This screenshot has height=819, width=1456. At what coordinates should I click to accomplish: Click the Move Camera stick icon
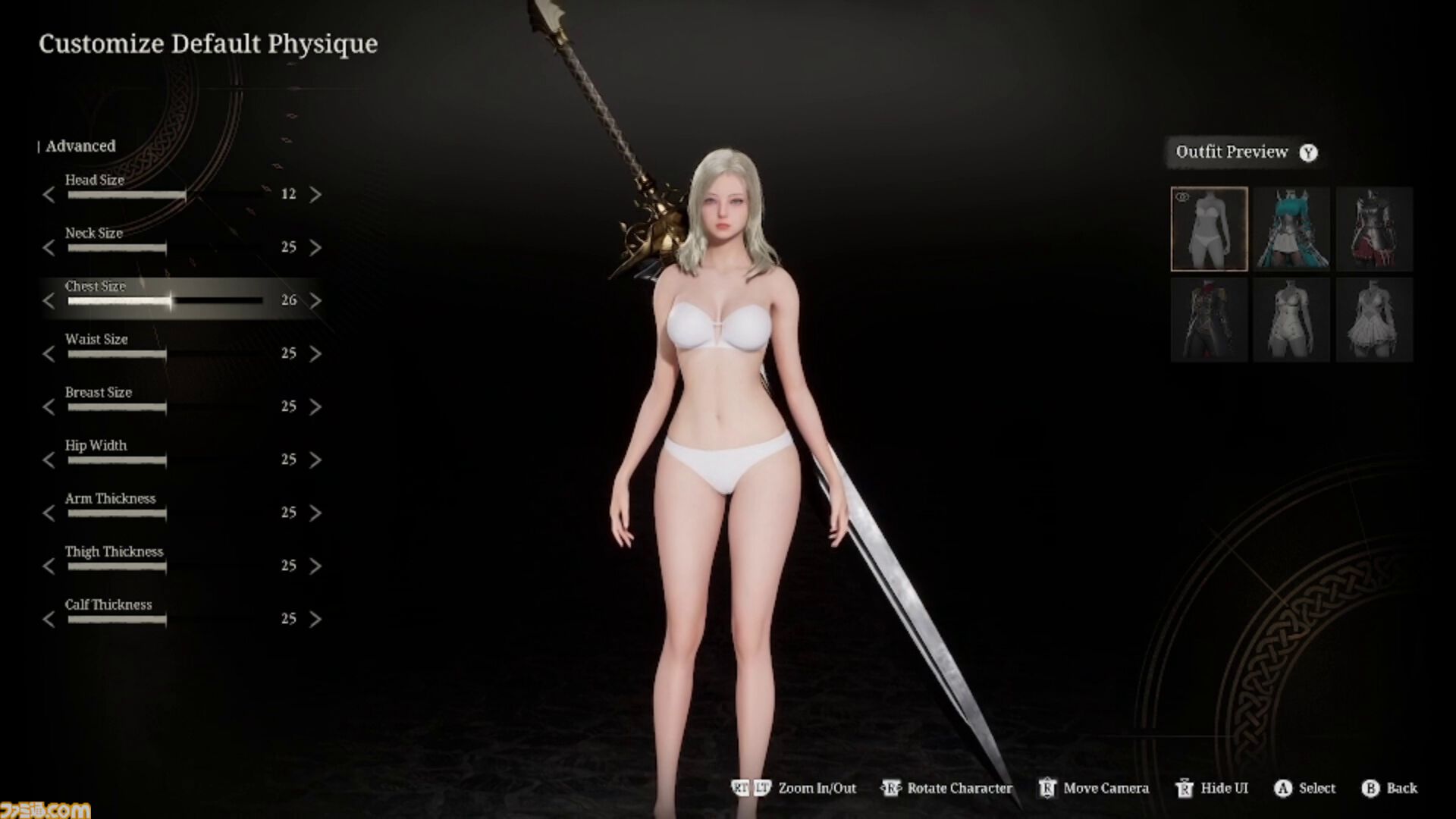[x=1049, y=788]
